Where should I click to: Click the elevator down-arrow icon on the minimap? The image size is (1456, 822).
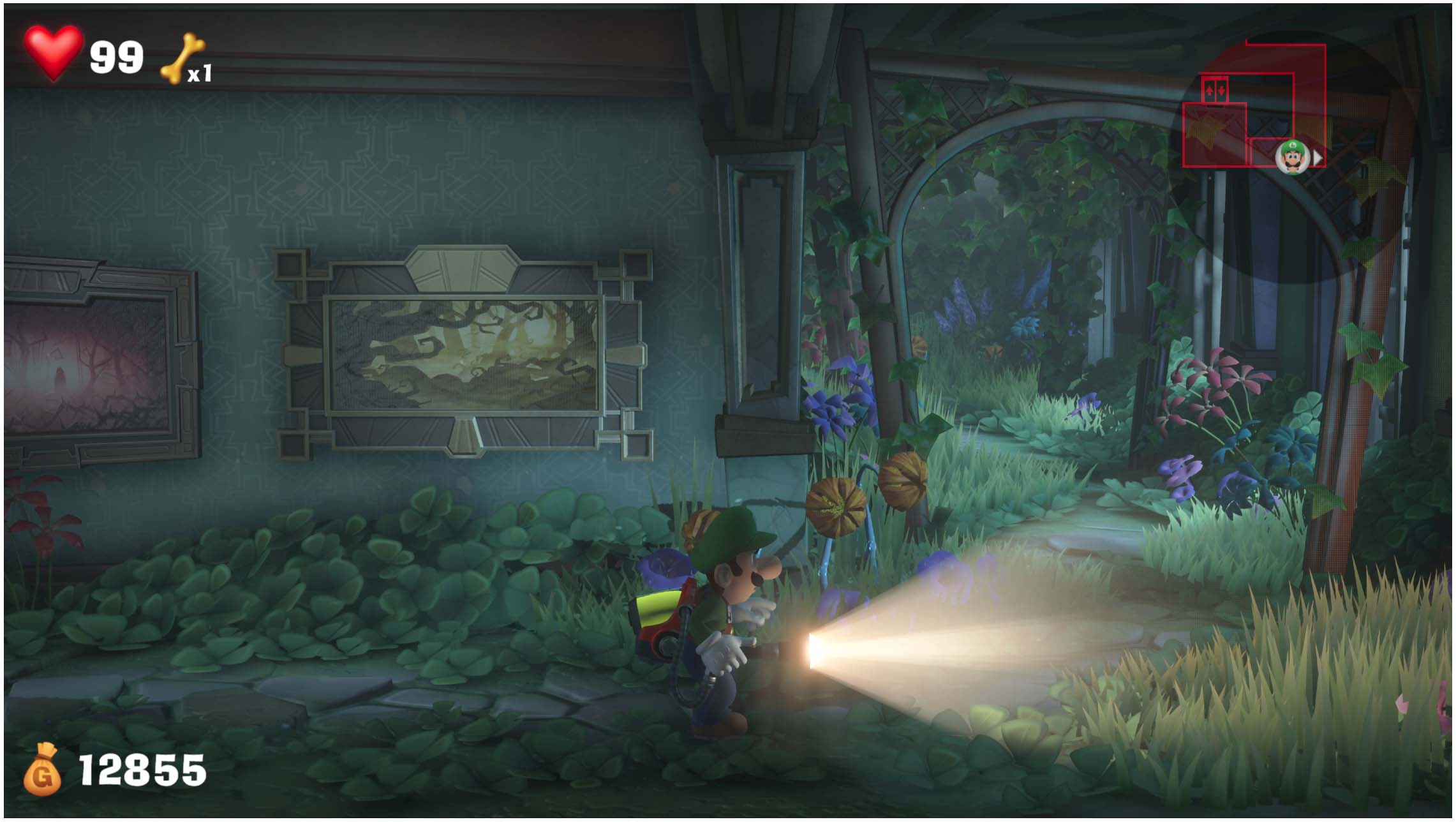(x=1221, y=90)
